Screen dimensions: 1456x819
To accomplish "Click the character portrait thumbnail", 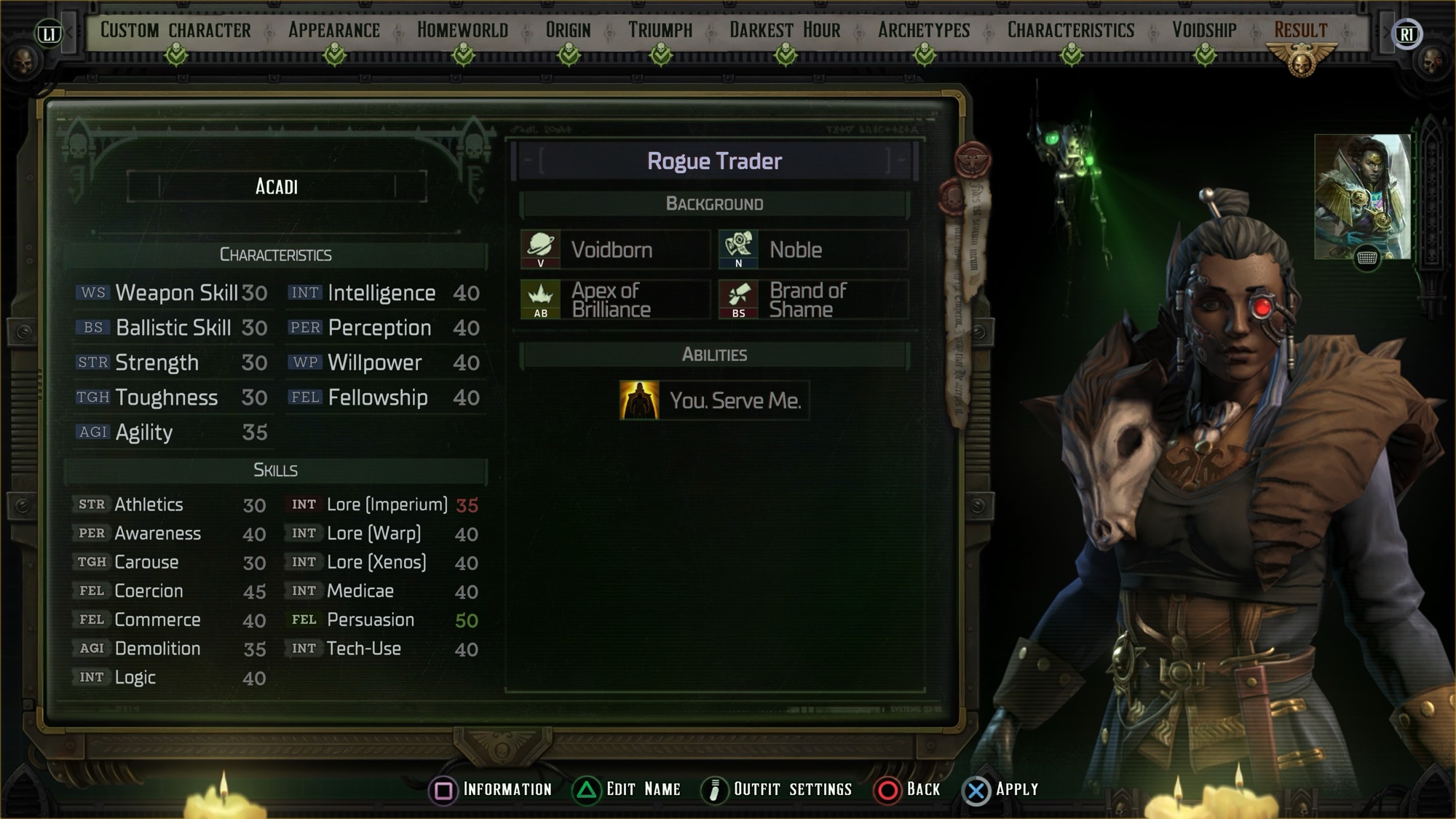I will (1362, 197).
